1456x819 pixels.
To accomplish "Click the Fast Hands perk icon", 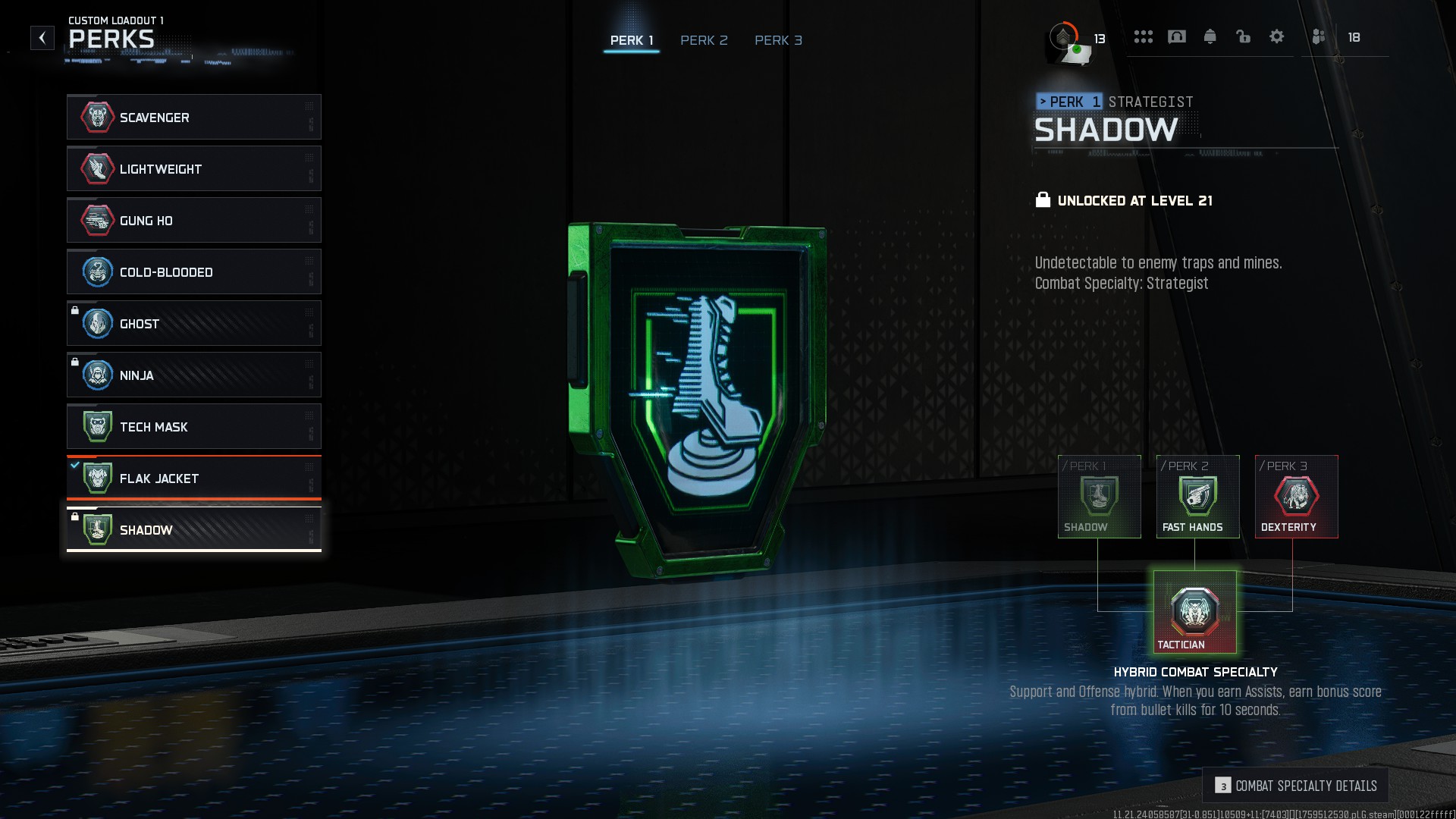I will (x=1197, y=497).
